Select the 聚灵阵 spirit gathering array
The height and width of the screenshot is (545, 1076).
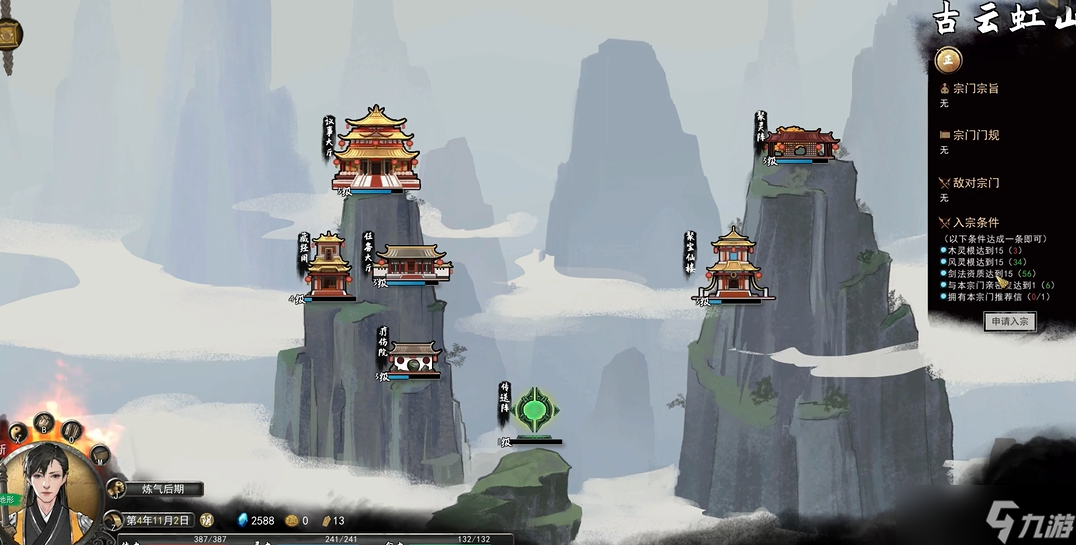802,143
